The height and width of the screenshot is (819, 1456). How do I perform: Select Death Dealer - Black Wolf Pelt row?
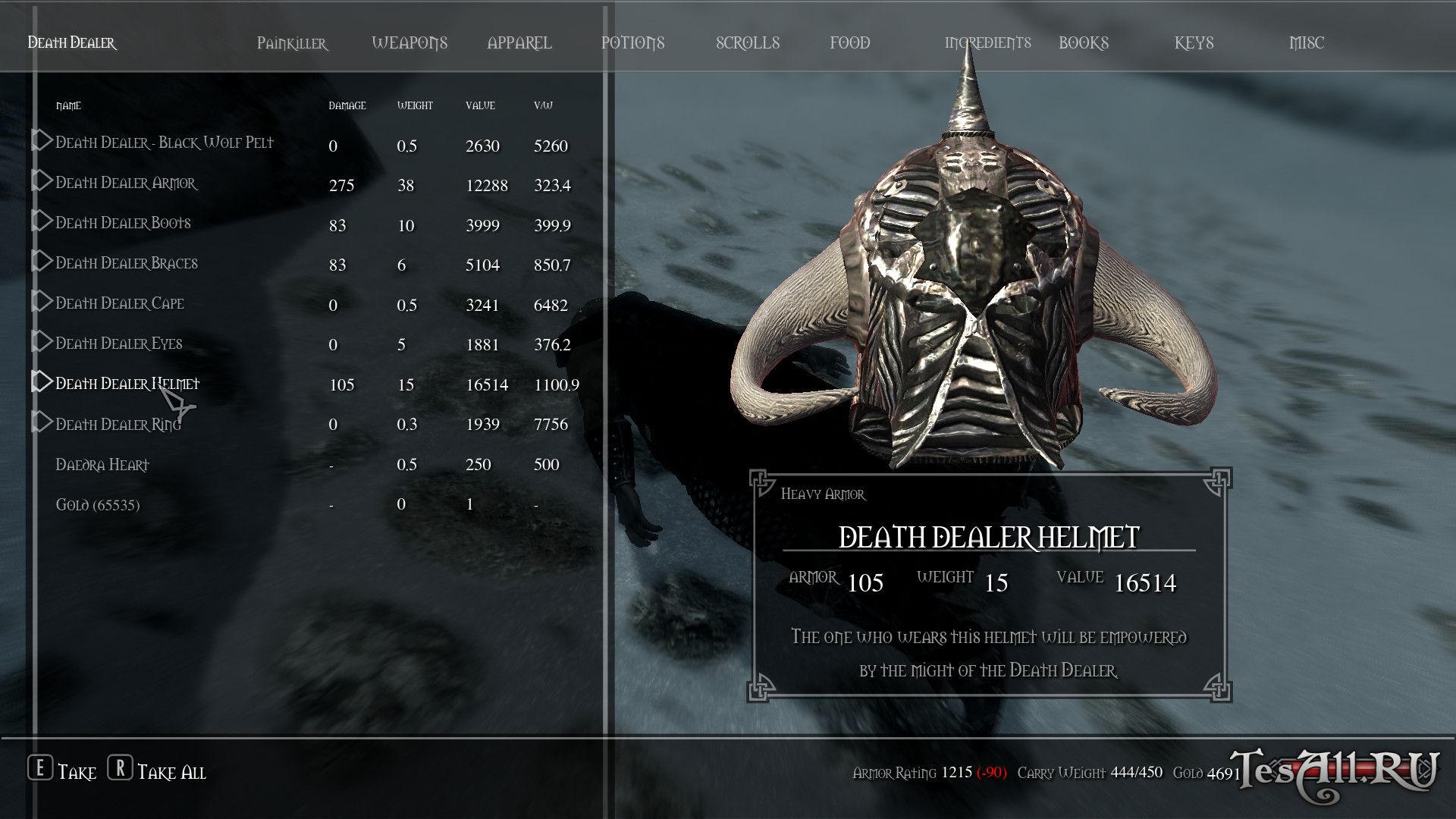[x=165, y=143]
